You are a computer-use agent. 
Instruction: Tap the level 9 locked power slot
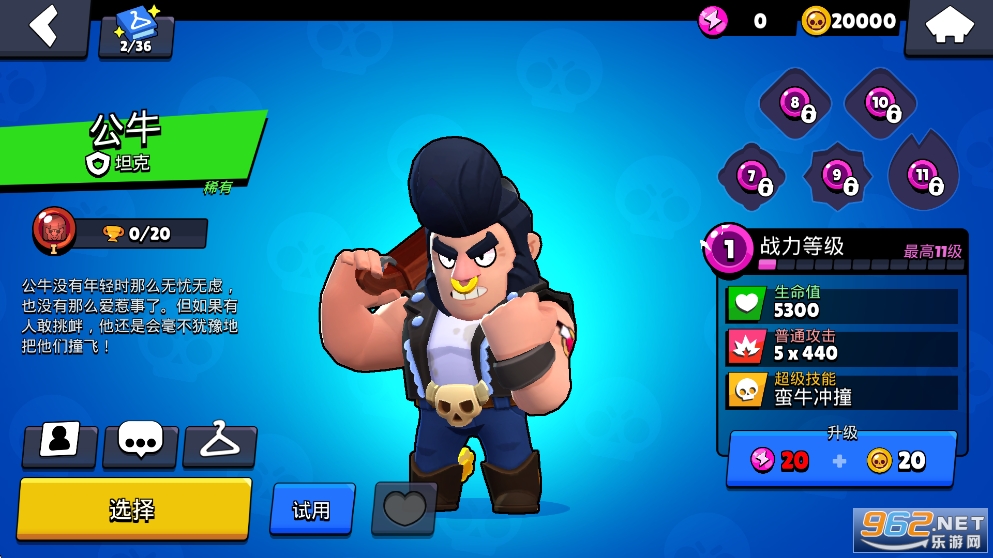(838, 177)
